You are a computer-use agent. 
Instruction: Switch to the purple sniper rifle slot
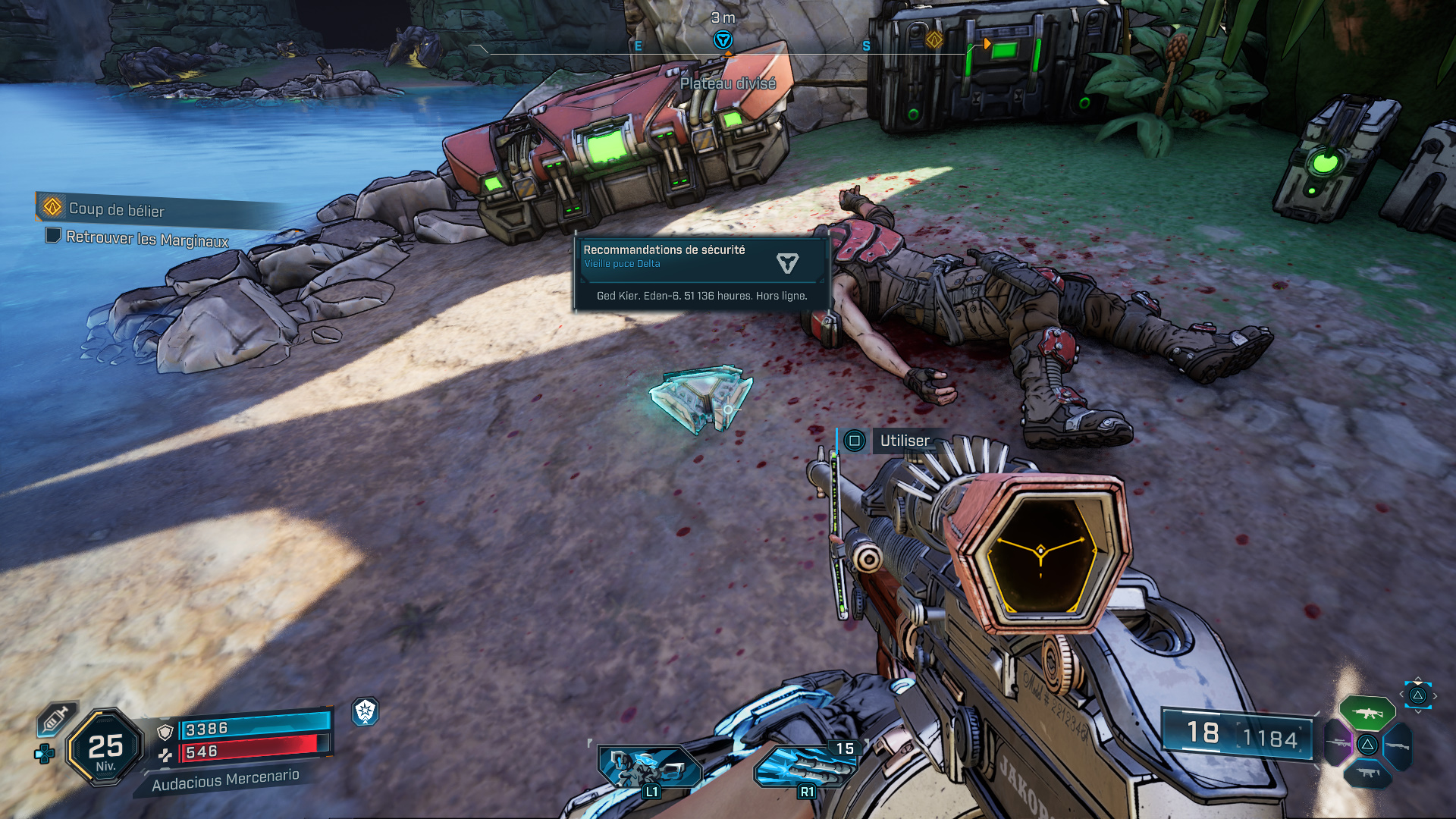pos(1338,743)
